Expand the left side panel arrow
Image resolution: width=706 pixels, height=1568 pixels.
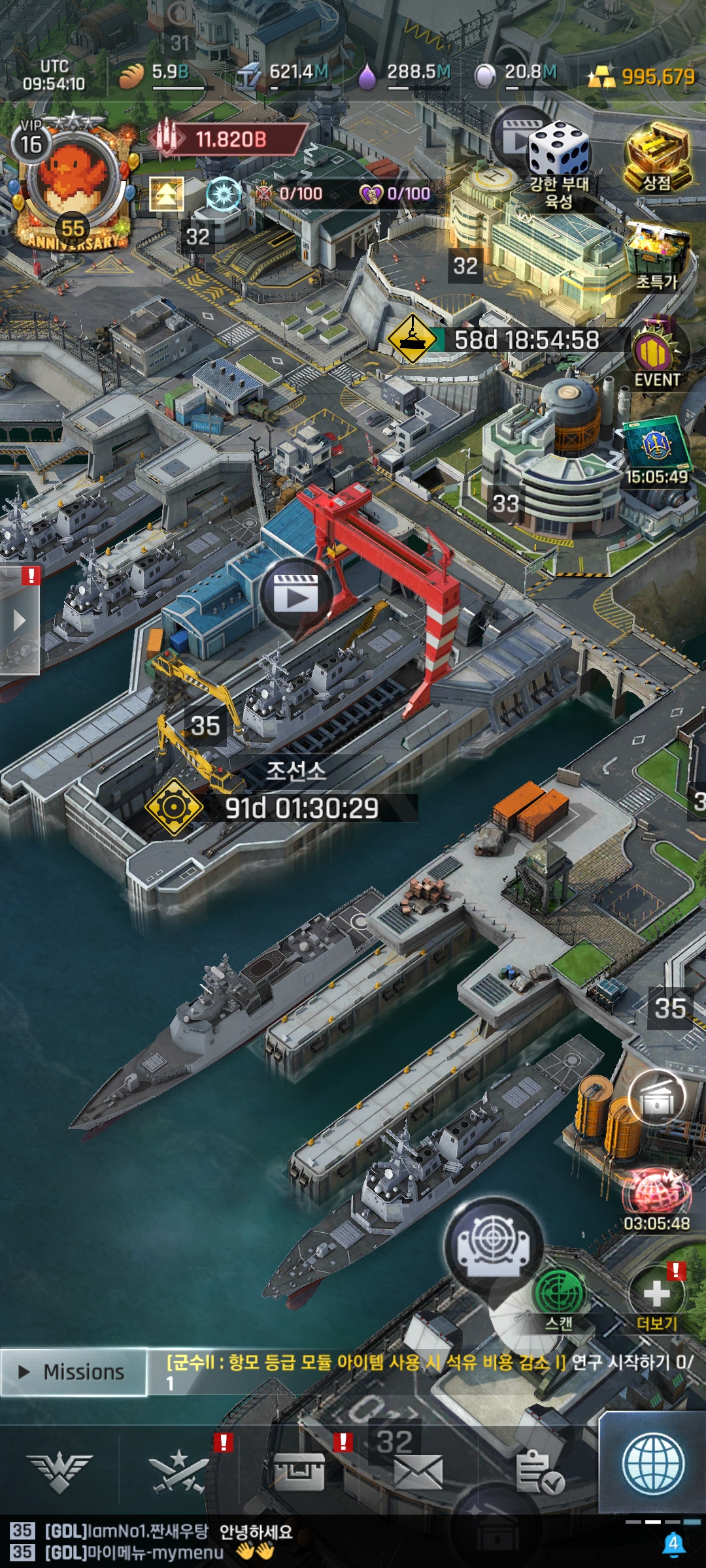pyautogui.click(x=20, y=621)
